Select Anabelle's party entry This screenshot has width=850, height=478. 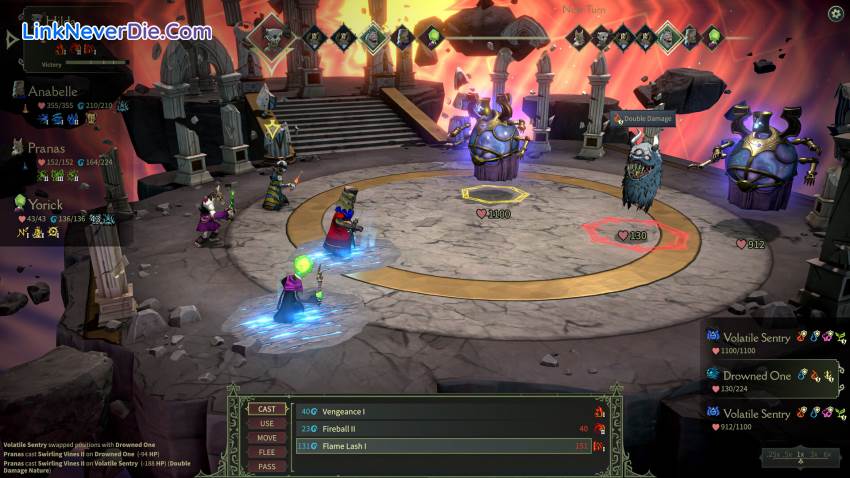[53, 91]
